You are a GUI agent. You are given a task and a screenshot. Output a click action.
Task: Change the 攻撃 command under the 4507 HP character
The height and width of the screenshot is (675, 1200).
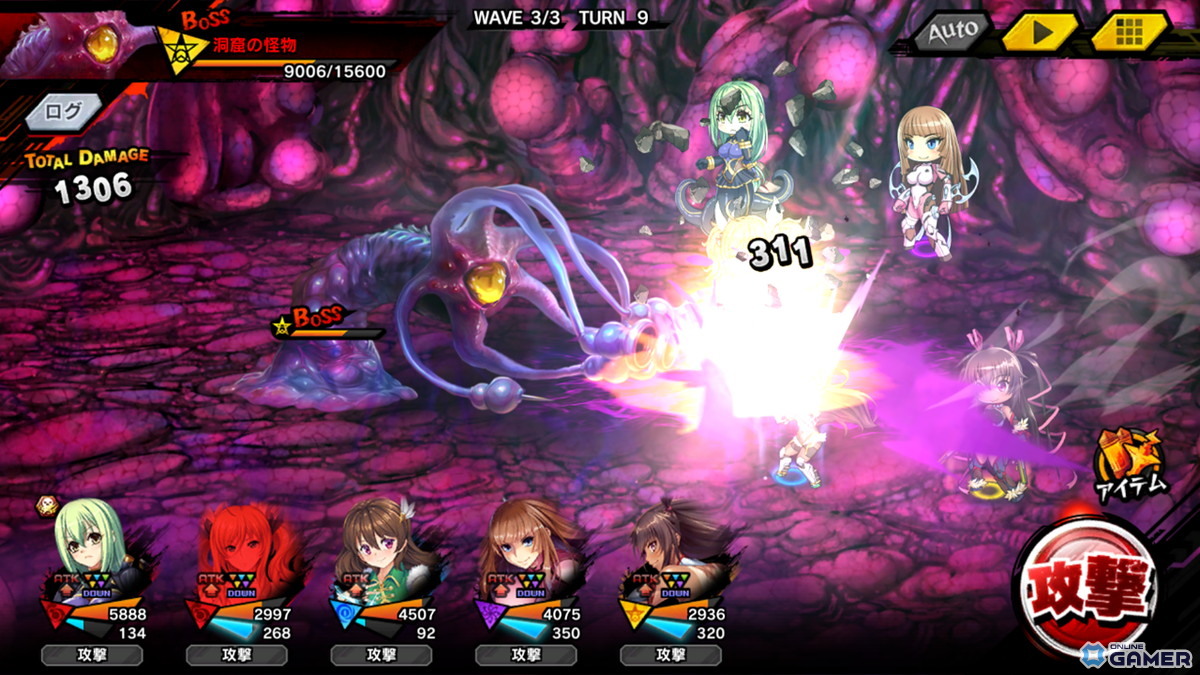click(381, 656)
